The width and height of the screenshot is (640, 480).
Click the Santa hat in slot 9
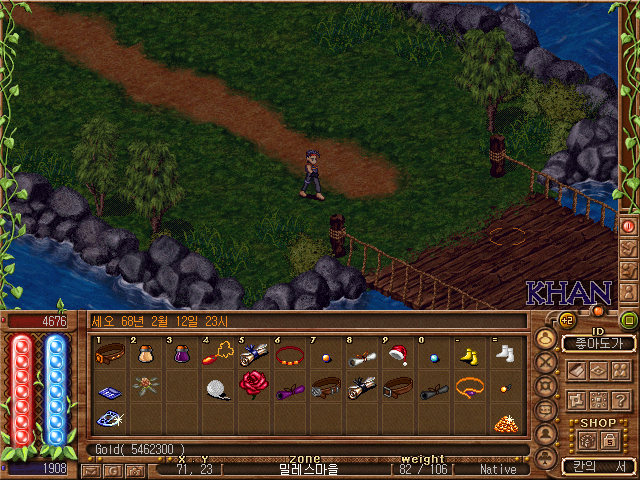397,354
